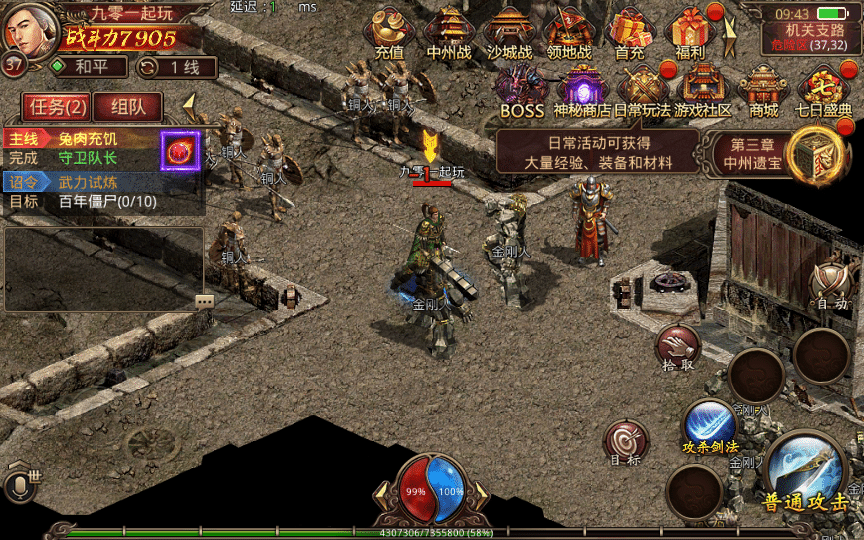Open the 日常玩法 daily activities icon
This screenshot has width=864, height=540.
click(642, 90)
